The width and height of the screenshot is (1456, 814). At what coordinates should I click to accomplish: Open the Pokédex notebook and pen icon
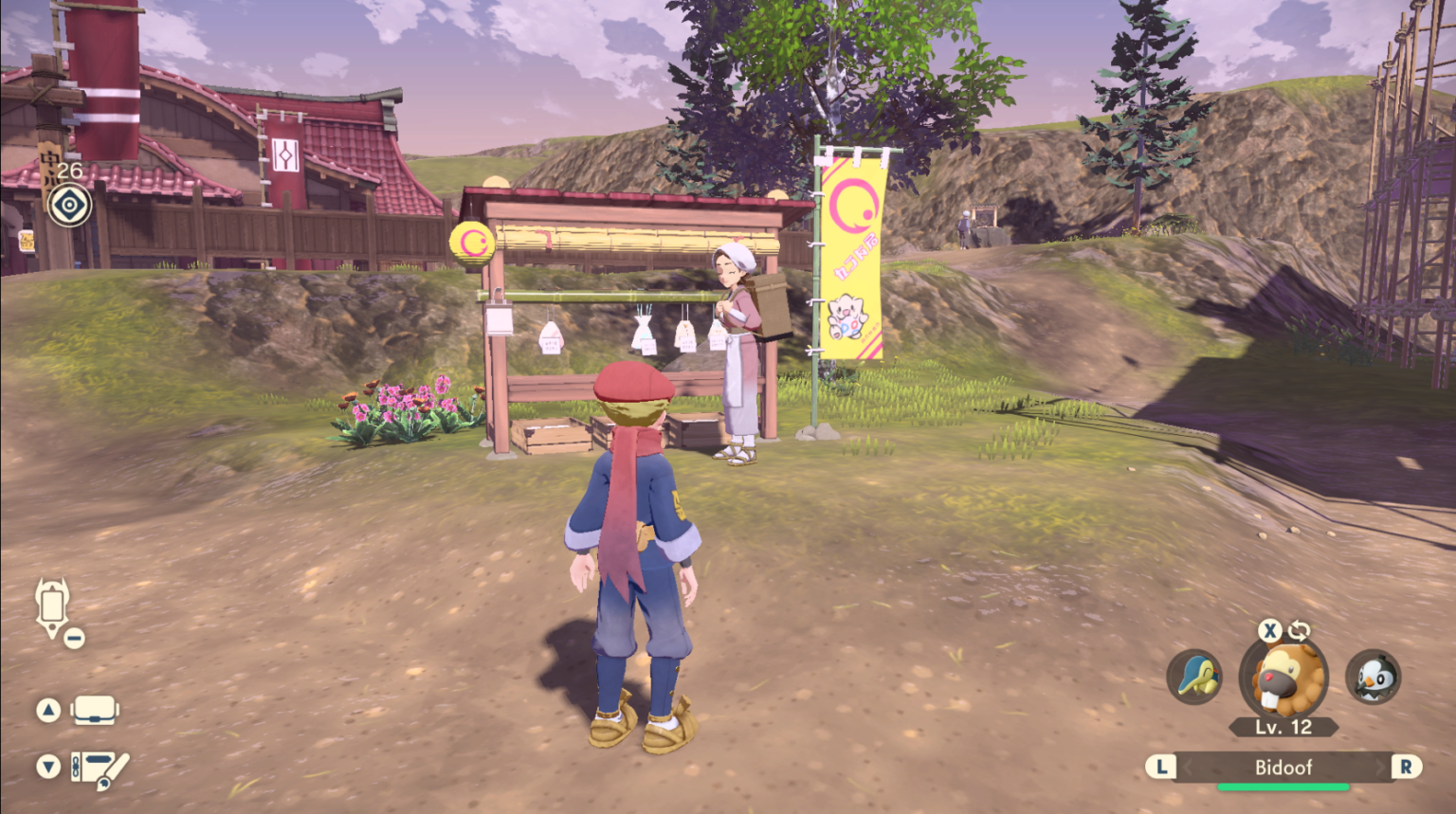pos(99,768)
